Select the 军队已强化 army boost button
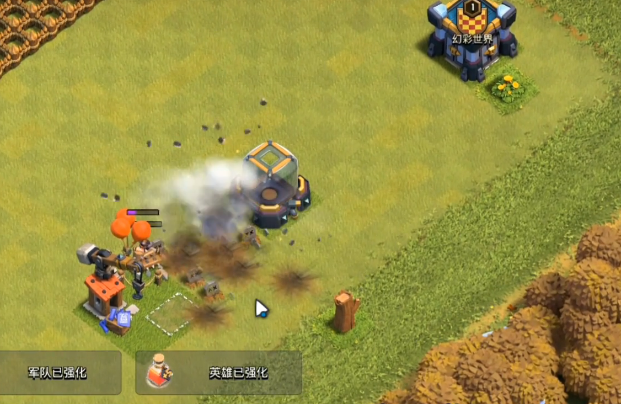 pyautogui.click(x=59, y=372)
